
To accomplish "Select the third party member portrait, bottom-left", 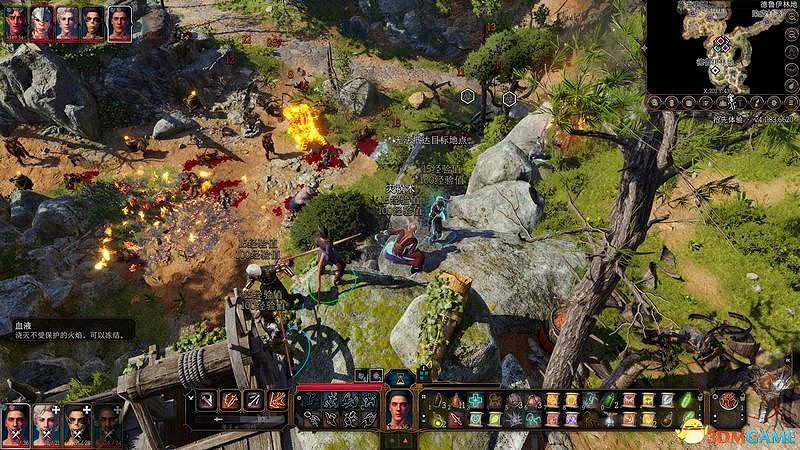I will (76, 423).
